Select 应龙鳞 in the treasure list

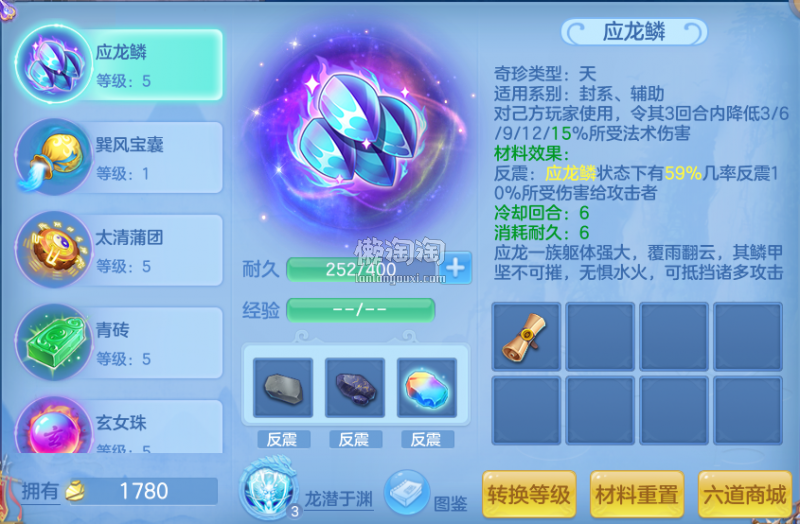pyautogui.click(x=120, y=64)
